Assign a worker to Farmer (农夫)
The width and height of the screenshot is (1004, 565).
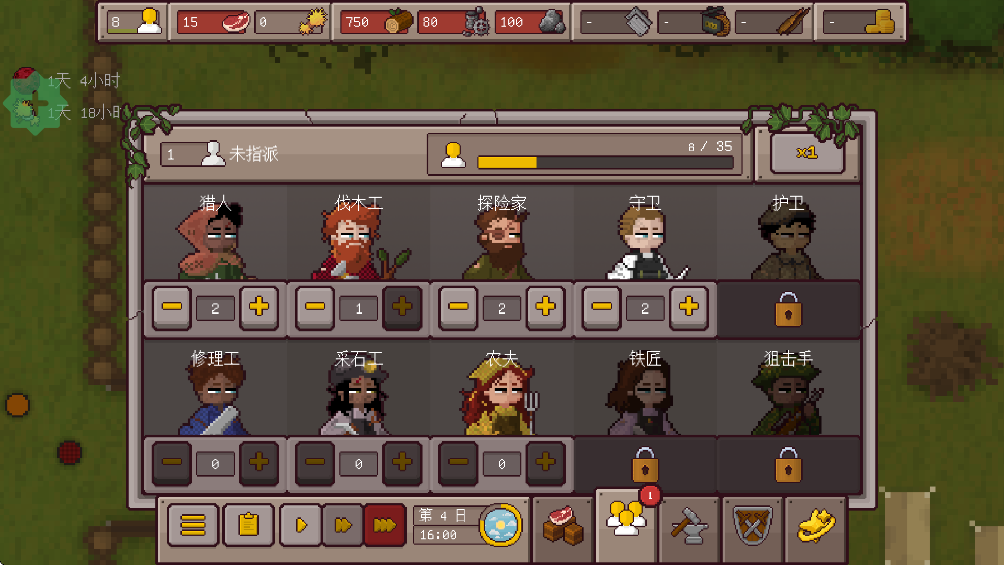pyautogui.click(x=545, y=463)
